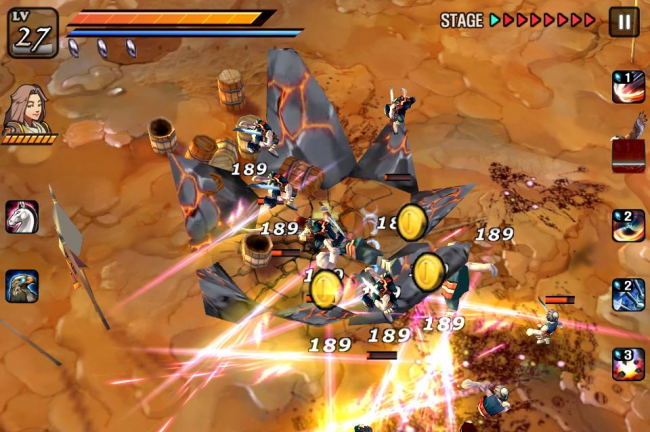Use the cost-3 explosion skill

point(628,364)
